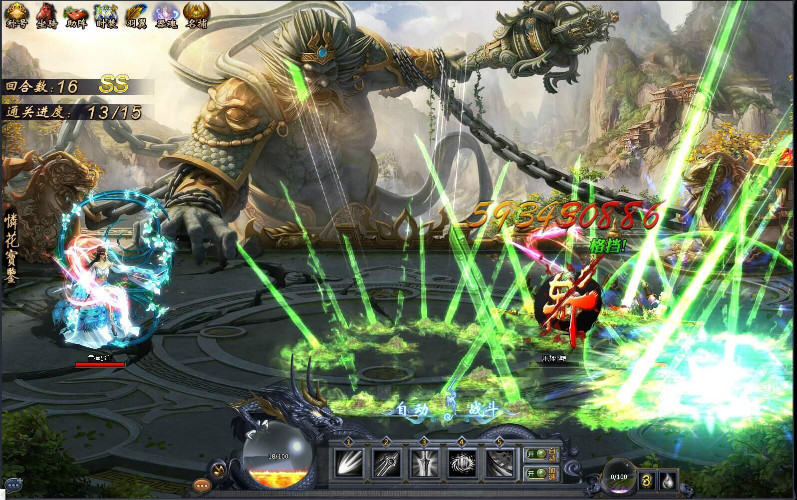Open the 称号 (Title) menu icon
The image size is (797, 500).
coord(18,14)
